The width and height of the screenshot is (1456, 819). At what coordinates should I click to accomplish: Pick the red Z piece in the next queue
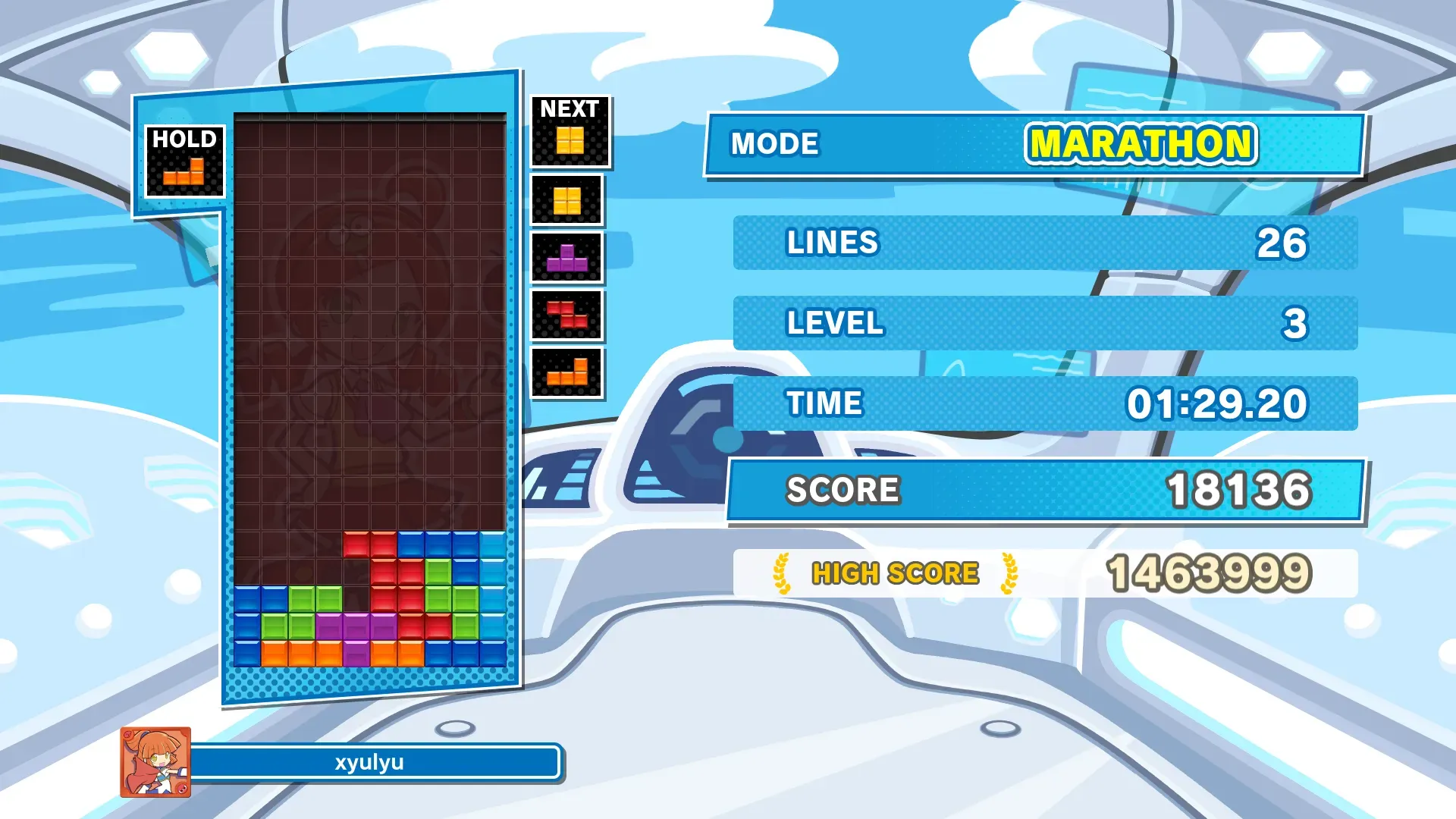point(567,315)
